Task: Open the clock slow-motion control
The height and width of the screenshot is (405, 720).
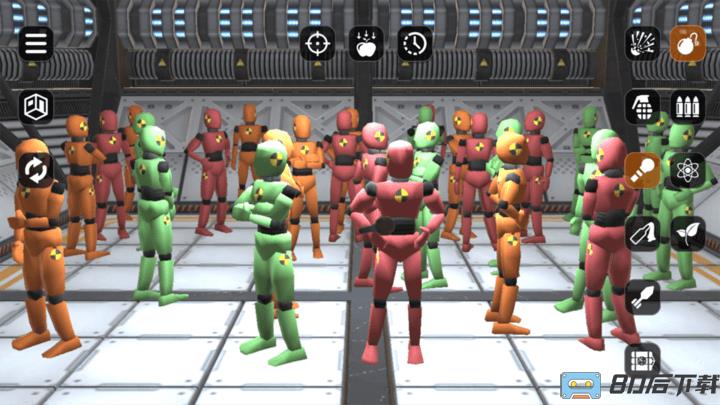Action: 414,43
